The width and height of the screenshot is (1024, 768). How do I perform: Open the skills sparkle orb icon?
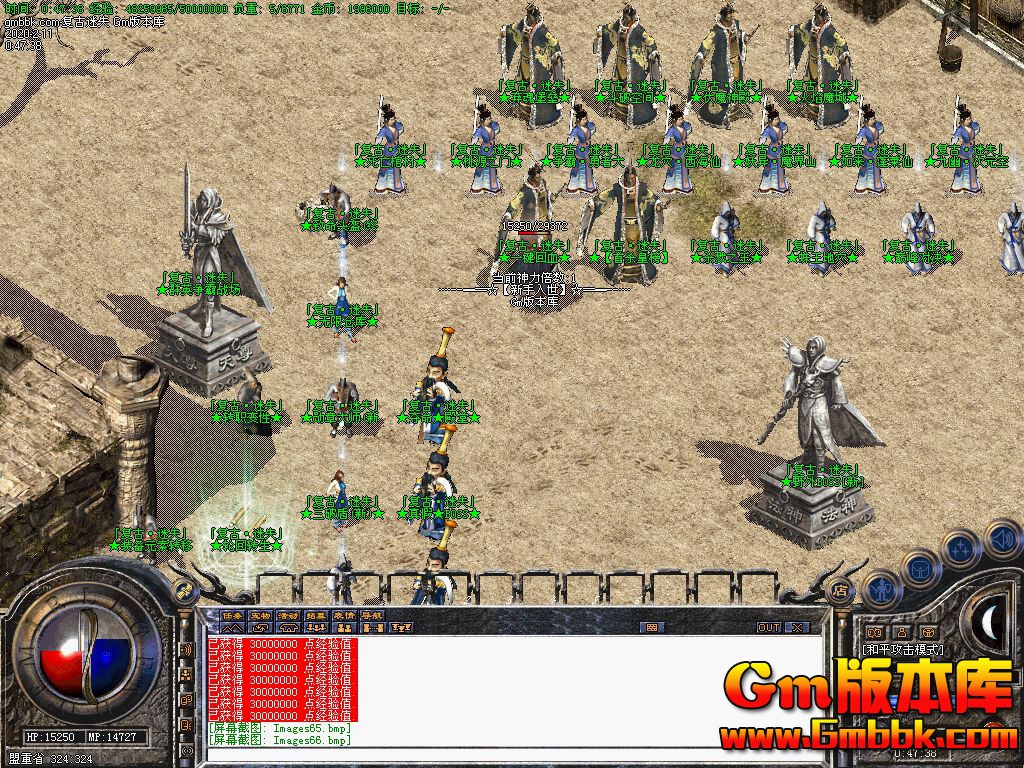click(961, 547)
